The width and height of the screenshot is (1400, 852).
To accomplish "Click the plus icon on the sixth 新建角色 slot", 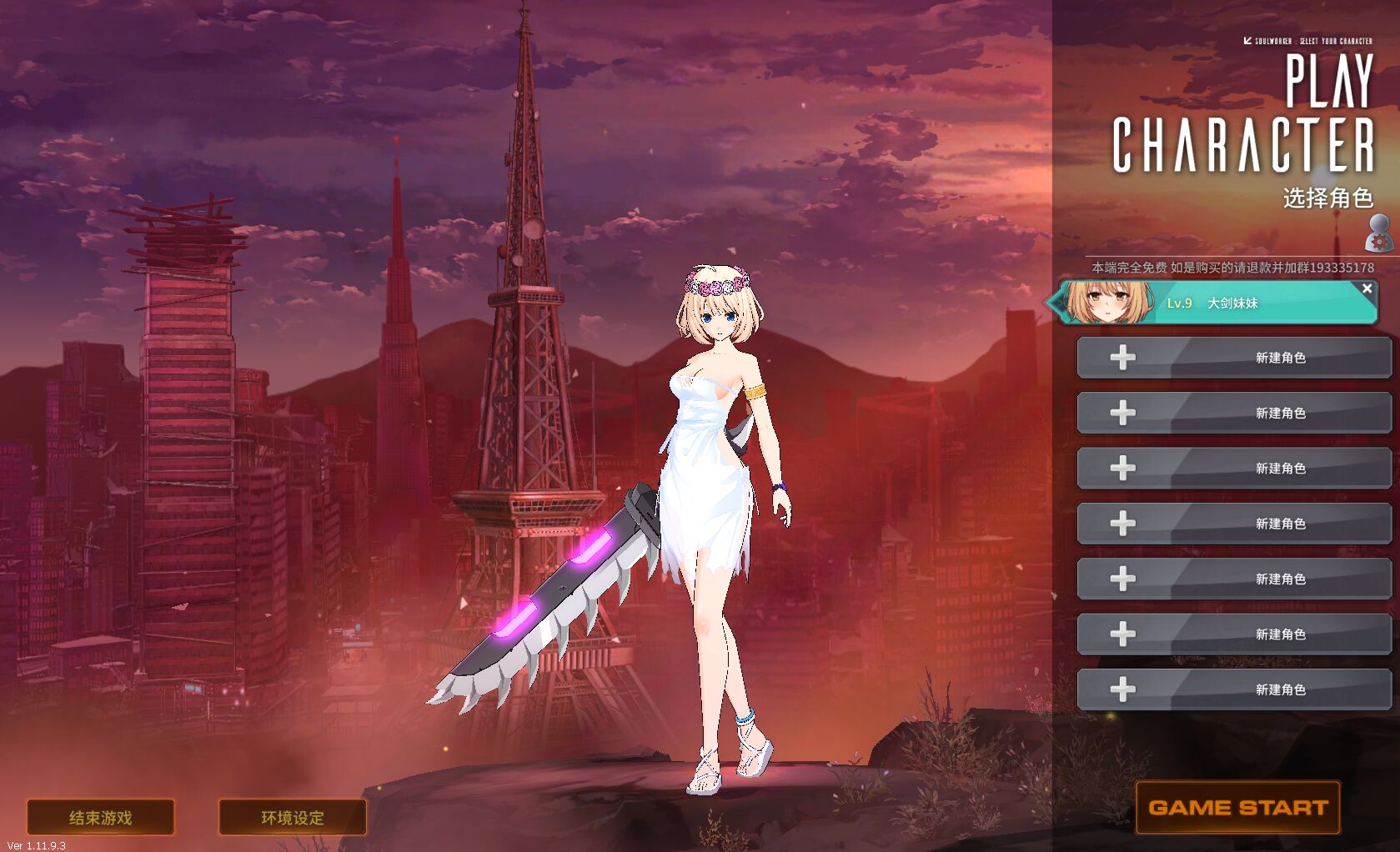I will (x=1122, y=634).
